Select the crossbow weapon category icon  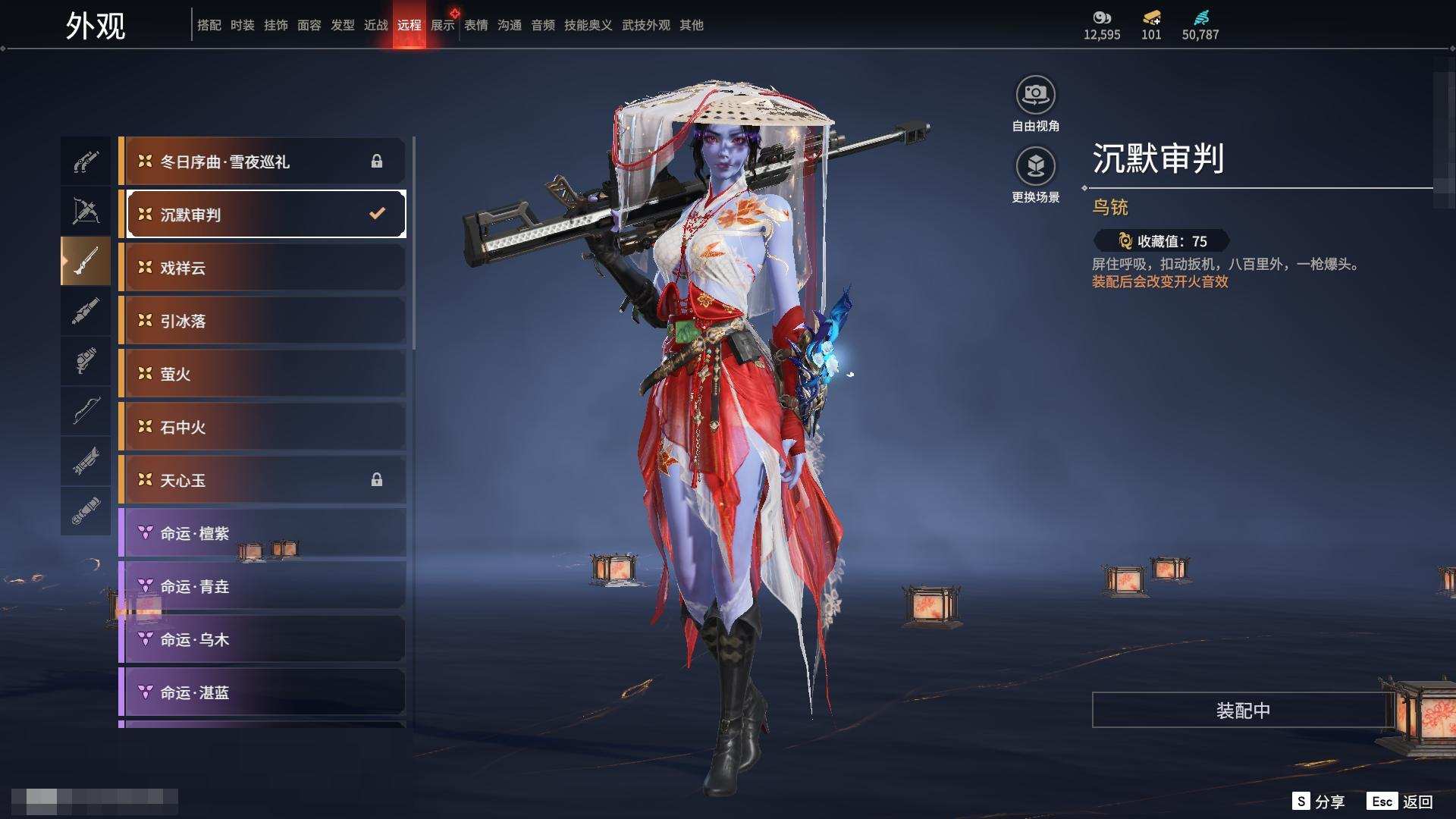coord(86,212)
